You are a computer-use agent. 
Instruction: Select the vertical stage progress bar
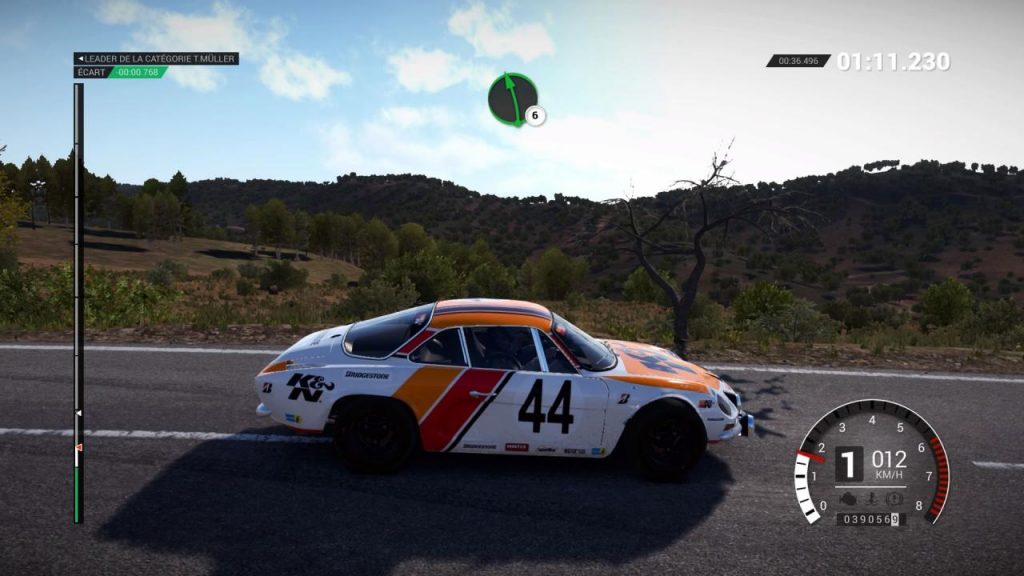[x=78, y=302]
